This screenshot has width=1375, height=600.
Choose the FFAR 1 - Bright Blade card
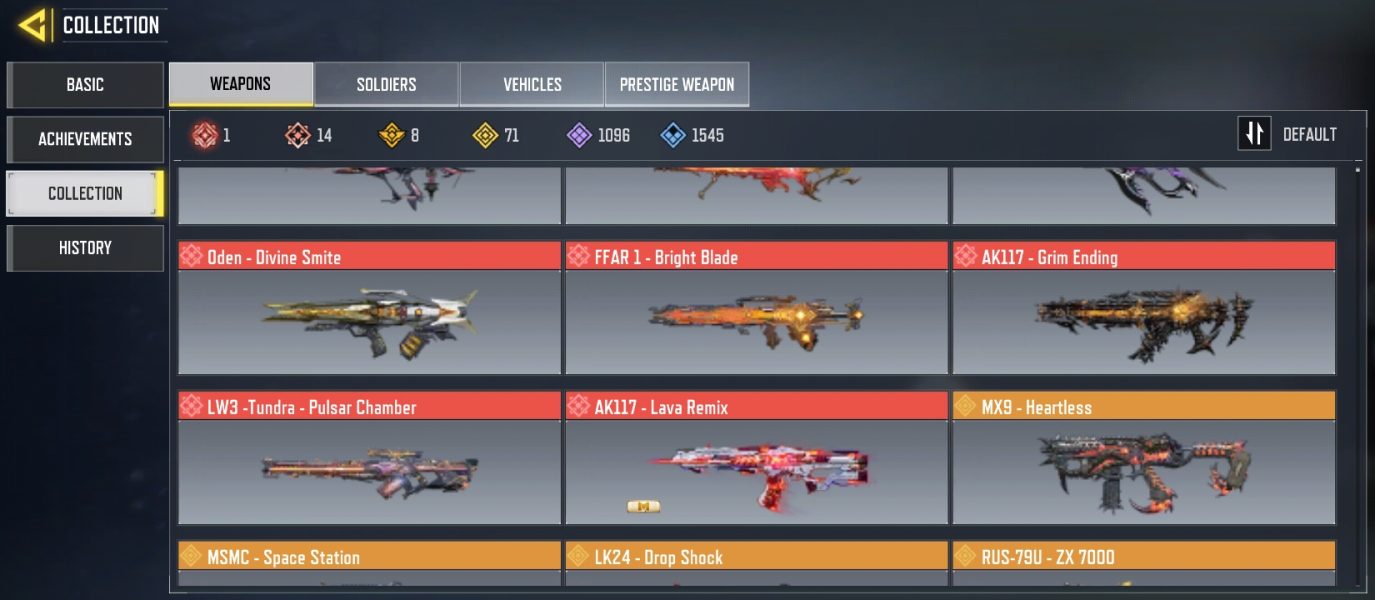point(756,308)
